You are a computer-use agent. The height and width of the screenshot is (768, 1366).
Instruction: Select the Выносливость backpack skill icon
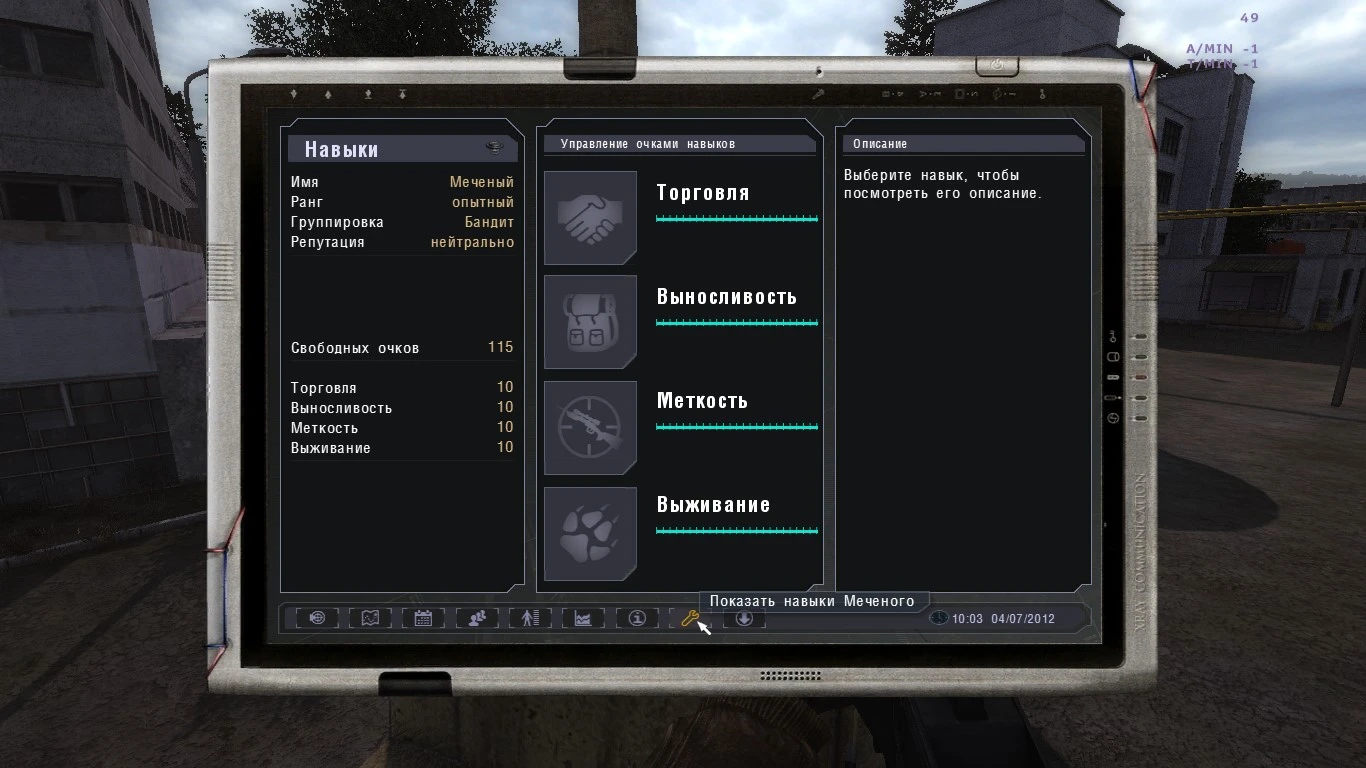(x=590, y=321)
